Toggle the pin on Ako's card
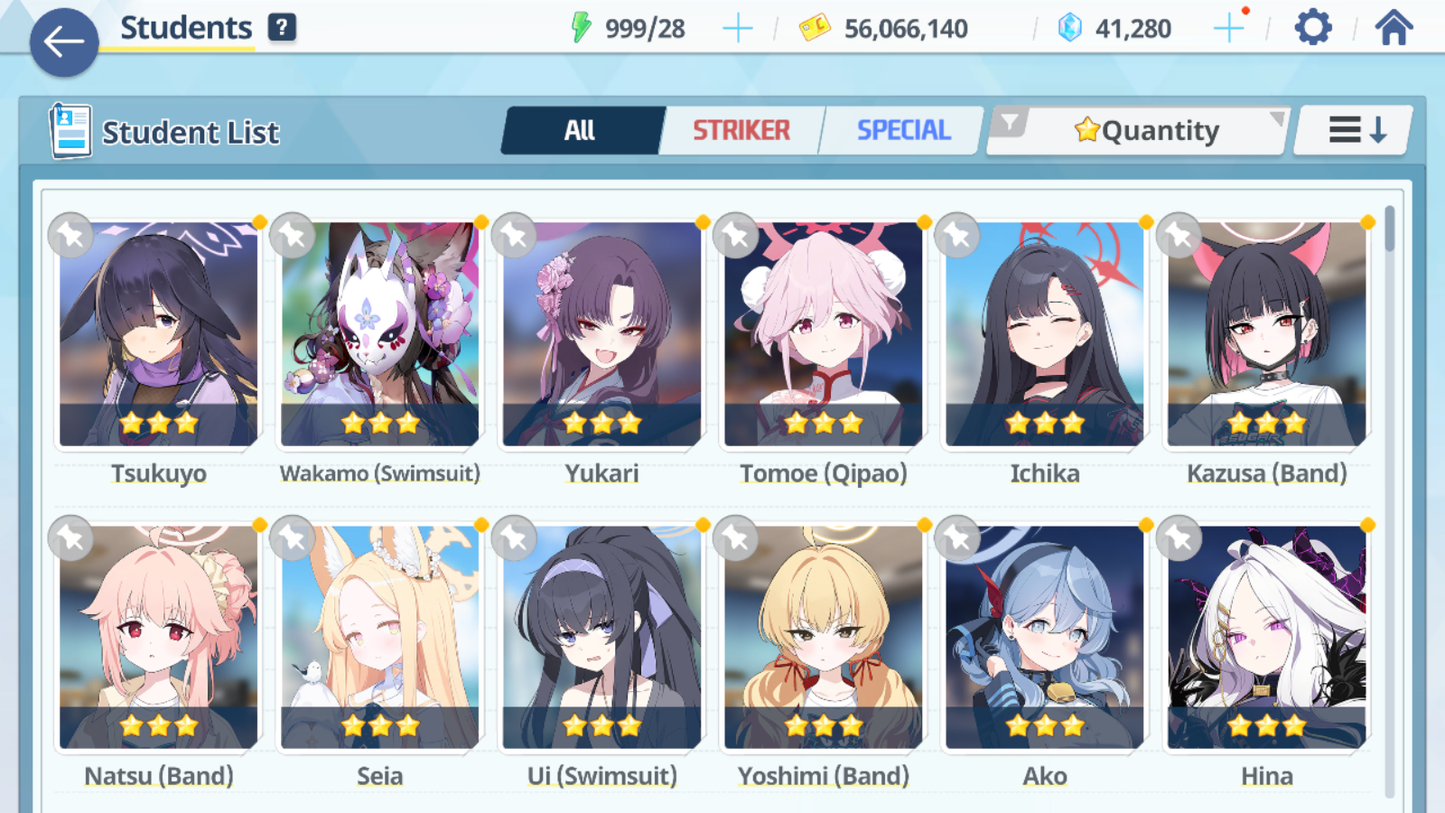This screenshot has height=813, width=1445. pyautogui.click(x=955, y=538)
